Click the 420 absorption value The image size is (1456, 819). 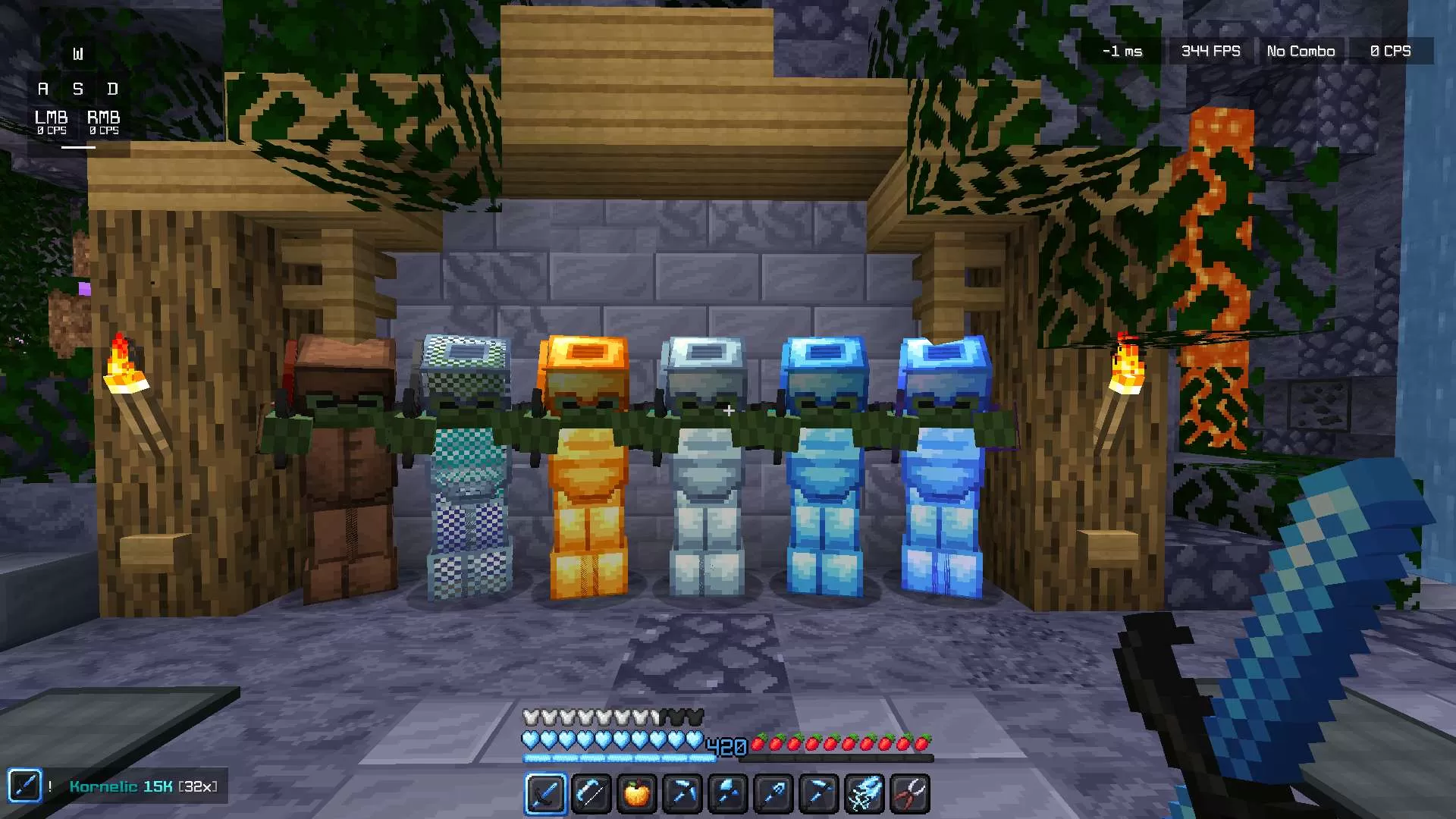726,747
